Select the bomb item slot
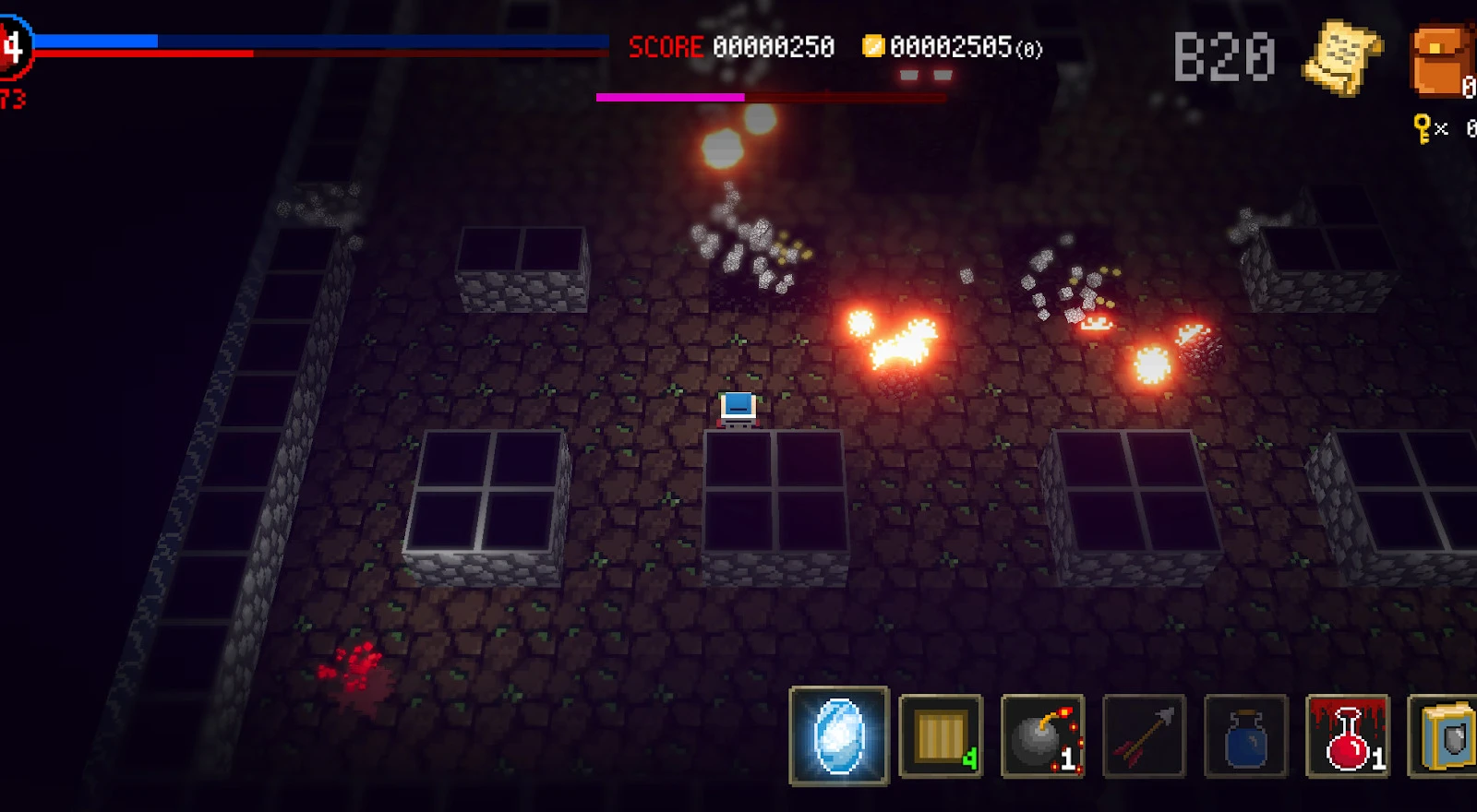This screenshot has width=1477, height=812. pos(1042,736)
